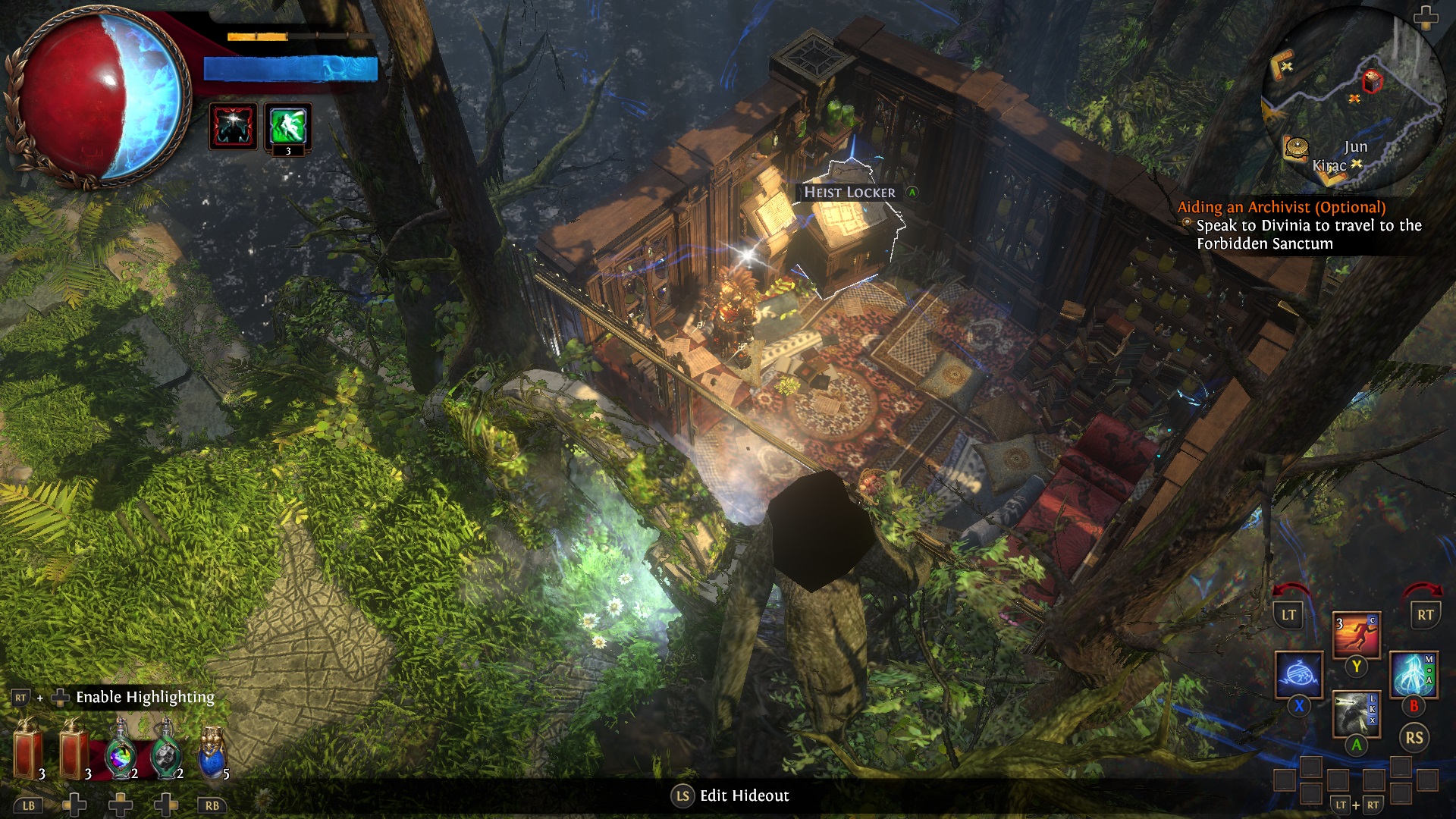Use the blue gold-capped mana flask
The width and height of the screenshot is (1456, 819).
tap(212, 752)
